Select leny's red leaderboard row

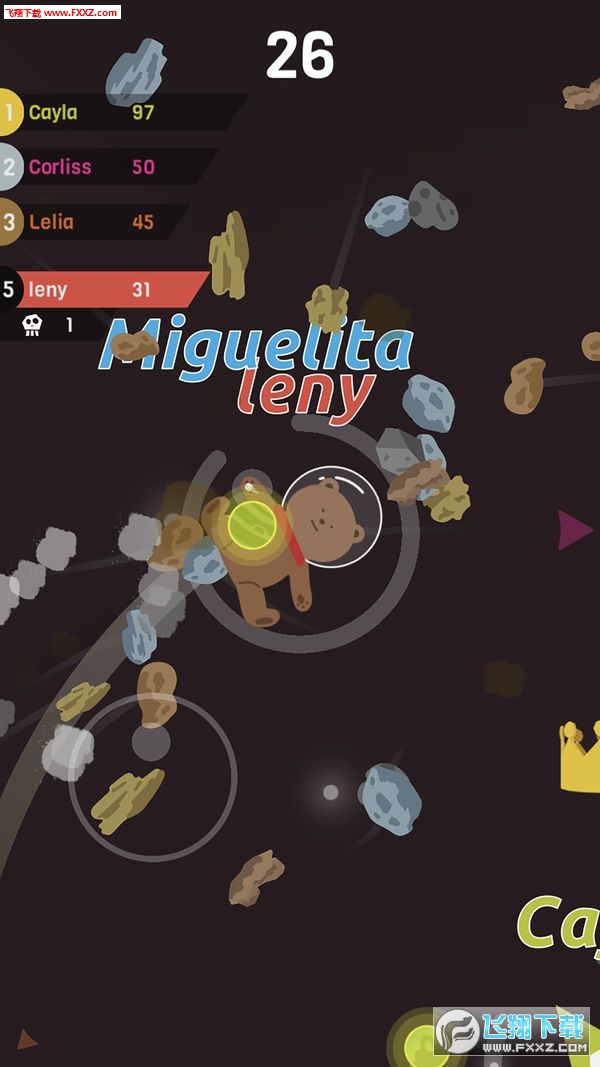[x=105, y=290]
